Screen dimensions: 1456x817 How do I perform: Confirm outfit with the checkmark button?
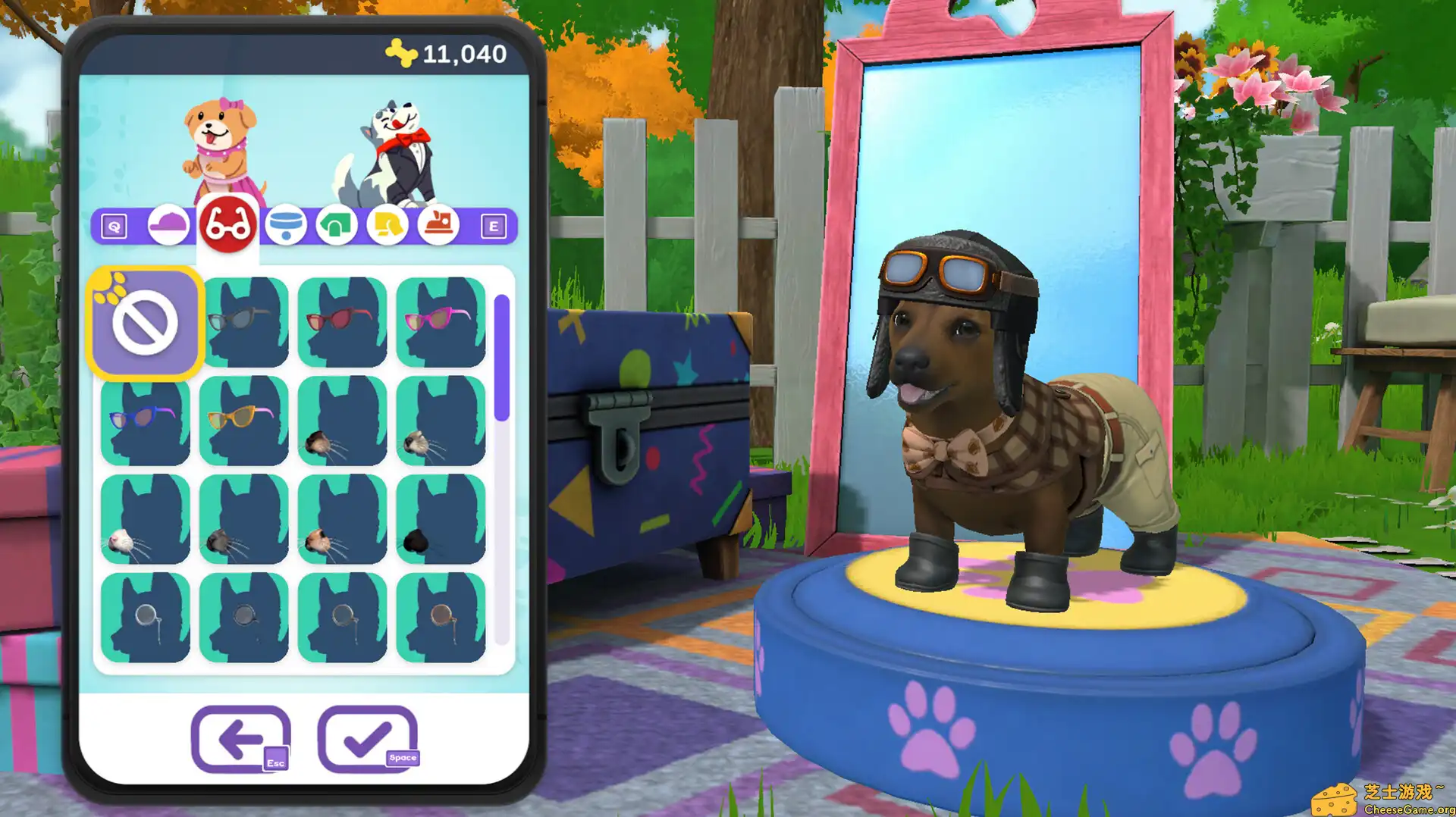369,734
